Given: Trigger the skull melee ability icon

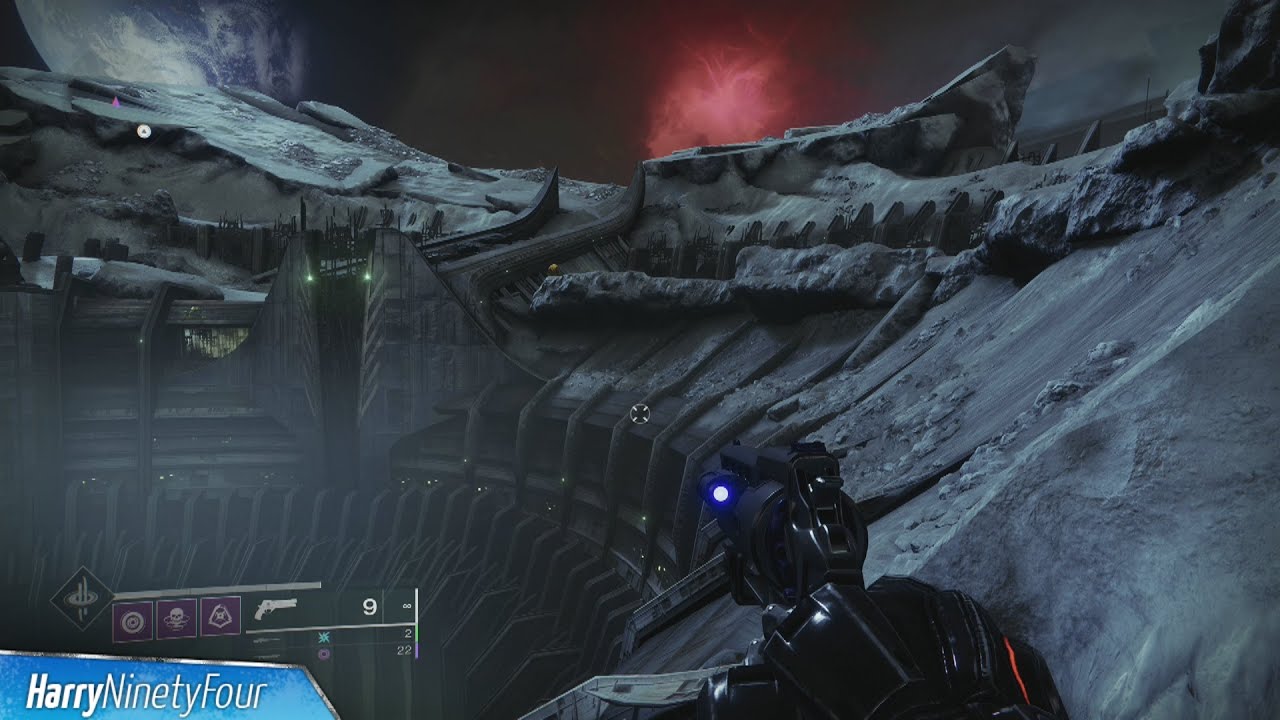Looking at the screenshot, I should click(x=177, y=619).
